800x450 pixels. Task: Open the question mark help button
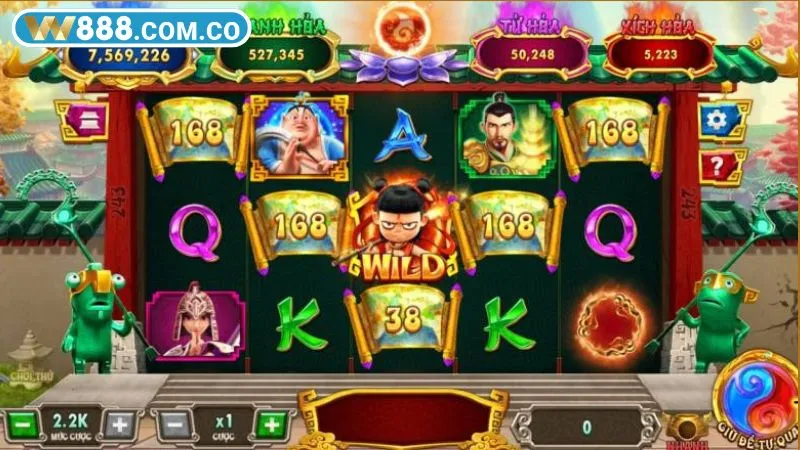714,163
